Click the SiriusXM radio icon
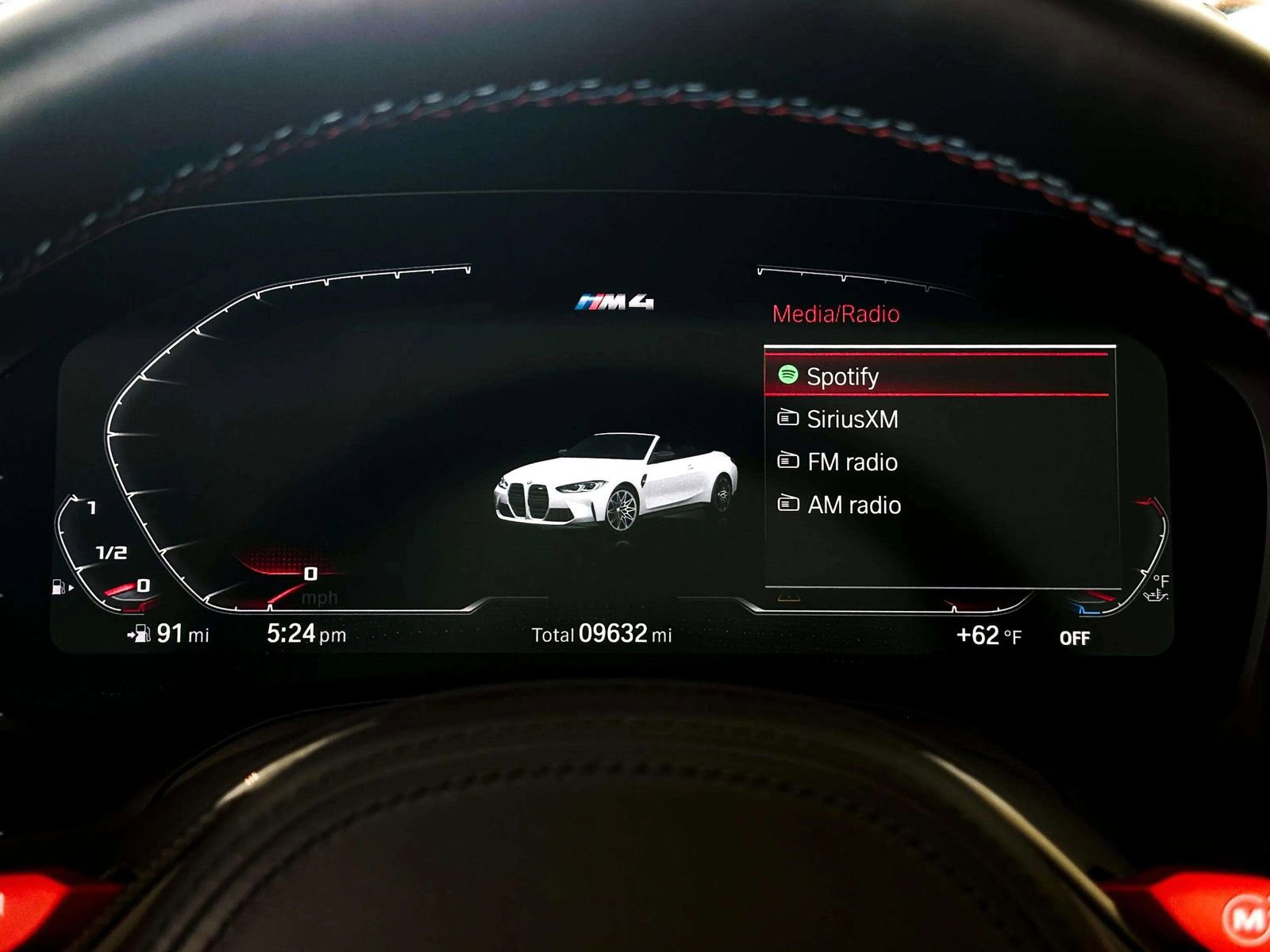 pos(788,419)
